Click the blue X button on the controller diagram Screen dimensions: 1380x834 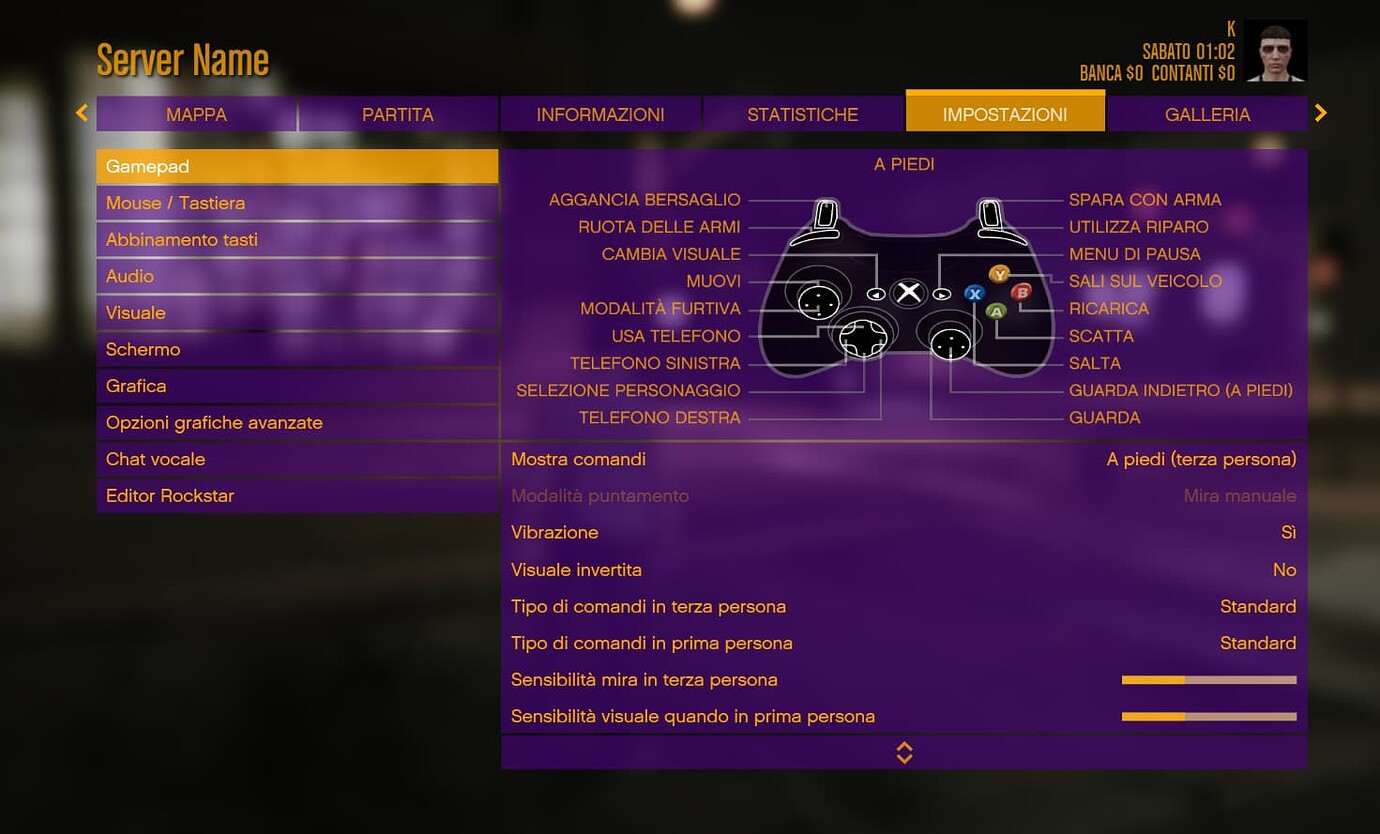pyautogui.click(x=975, y=293)
